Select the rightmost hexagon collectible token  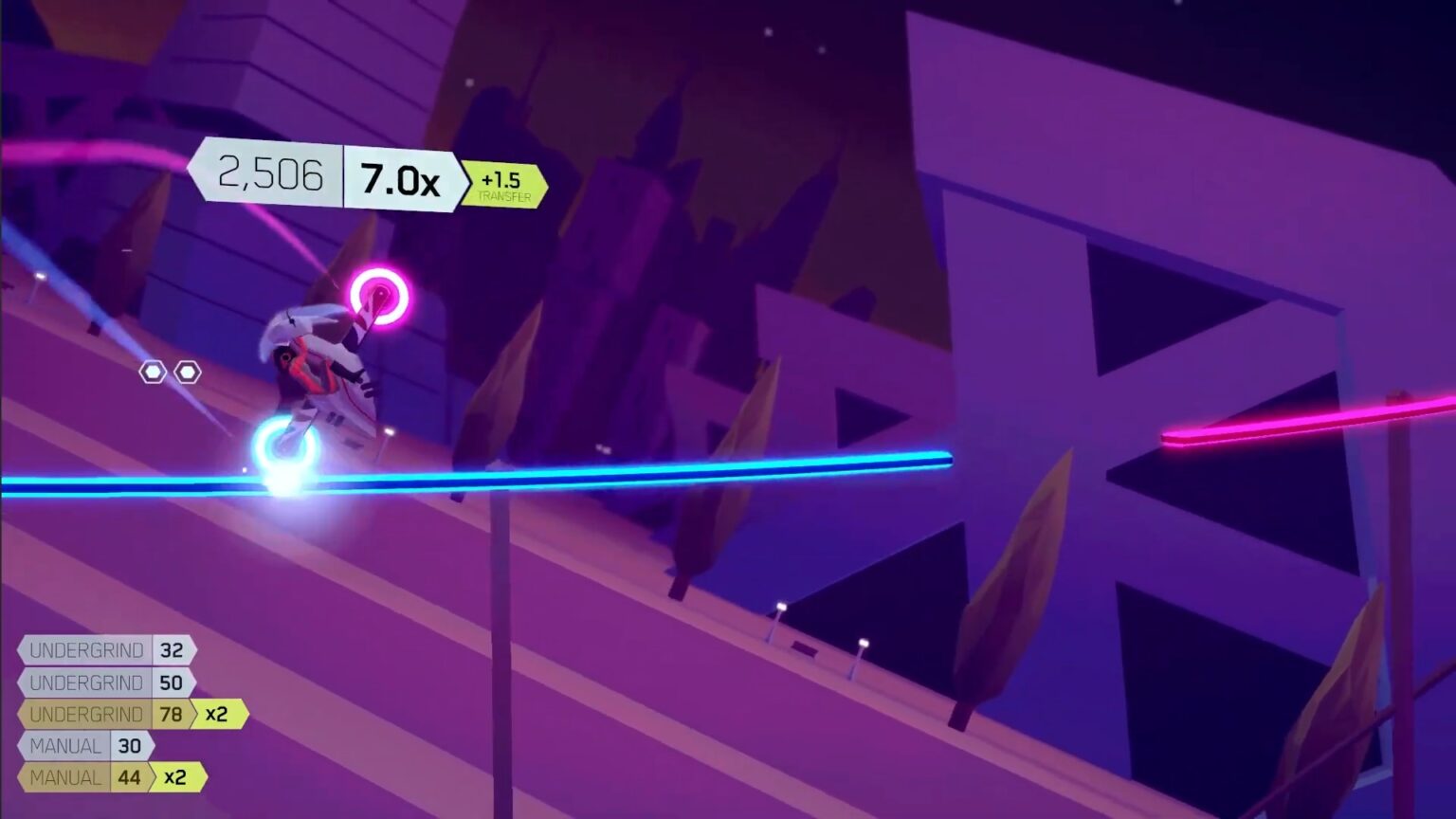[188, 372]
